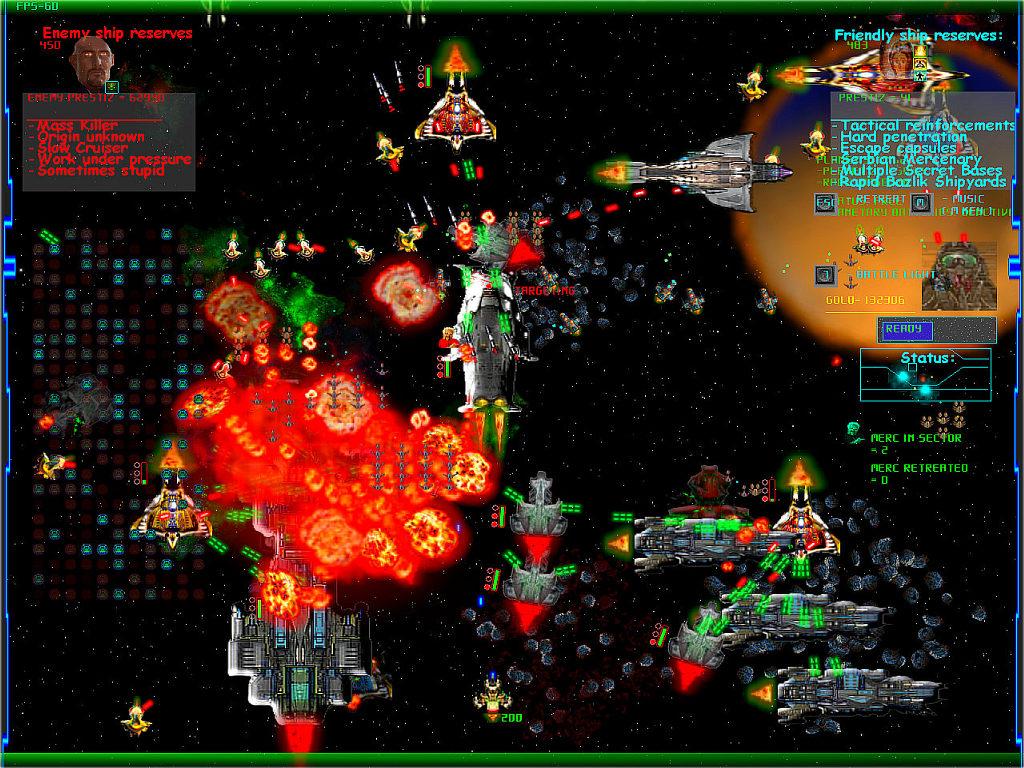1024x768 pixels.
Task: Select the friendly pilot portrait
Action: 956,275
